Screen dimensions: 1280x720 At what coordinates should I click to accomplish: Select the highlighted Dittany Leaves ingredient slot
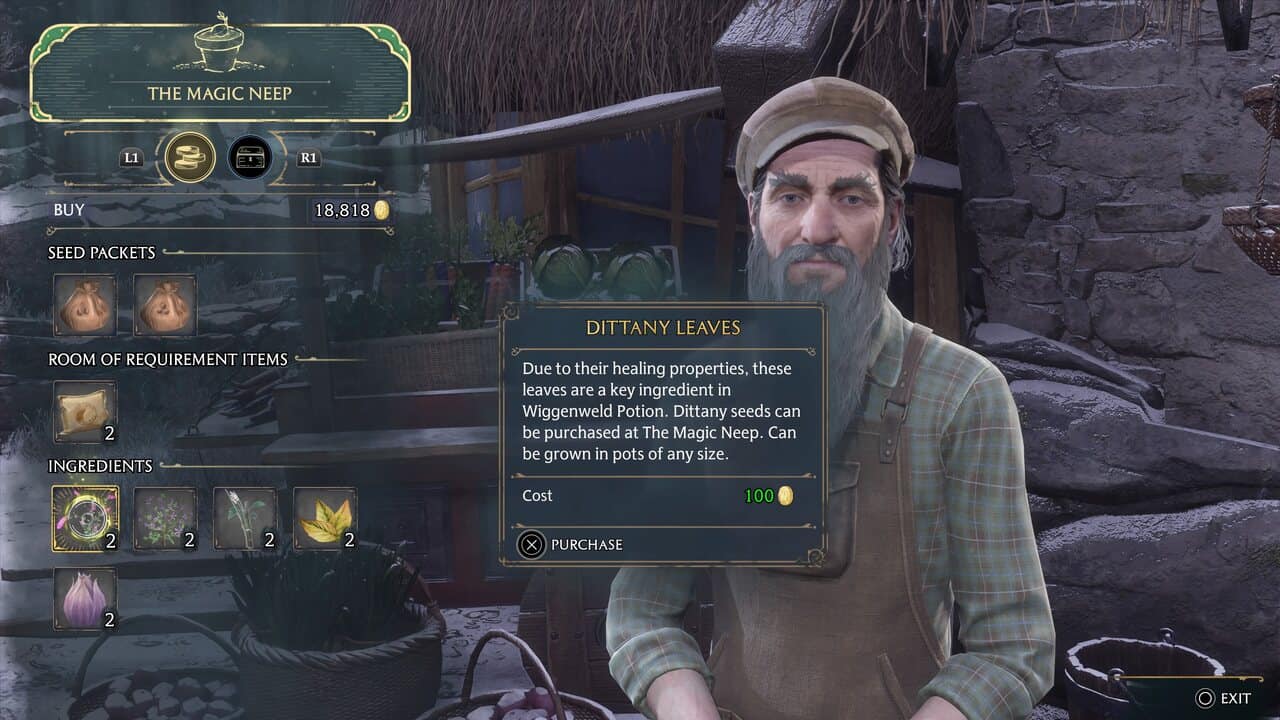(85, 519)
